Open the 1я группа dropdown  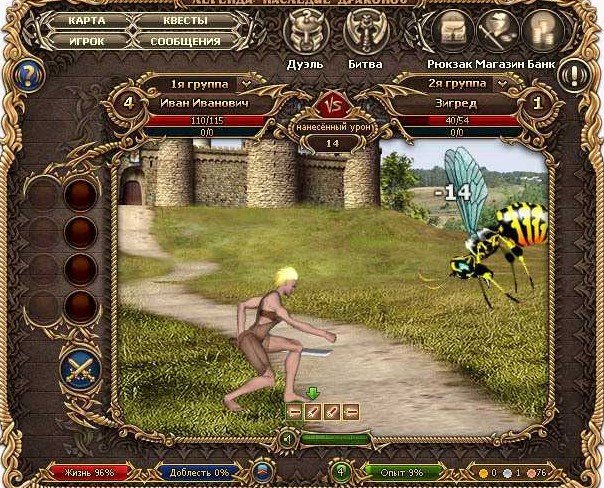(x=207, y=83)
